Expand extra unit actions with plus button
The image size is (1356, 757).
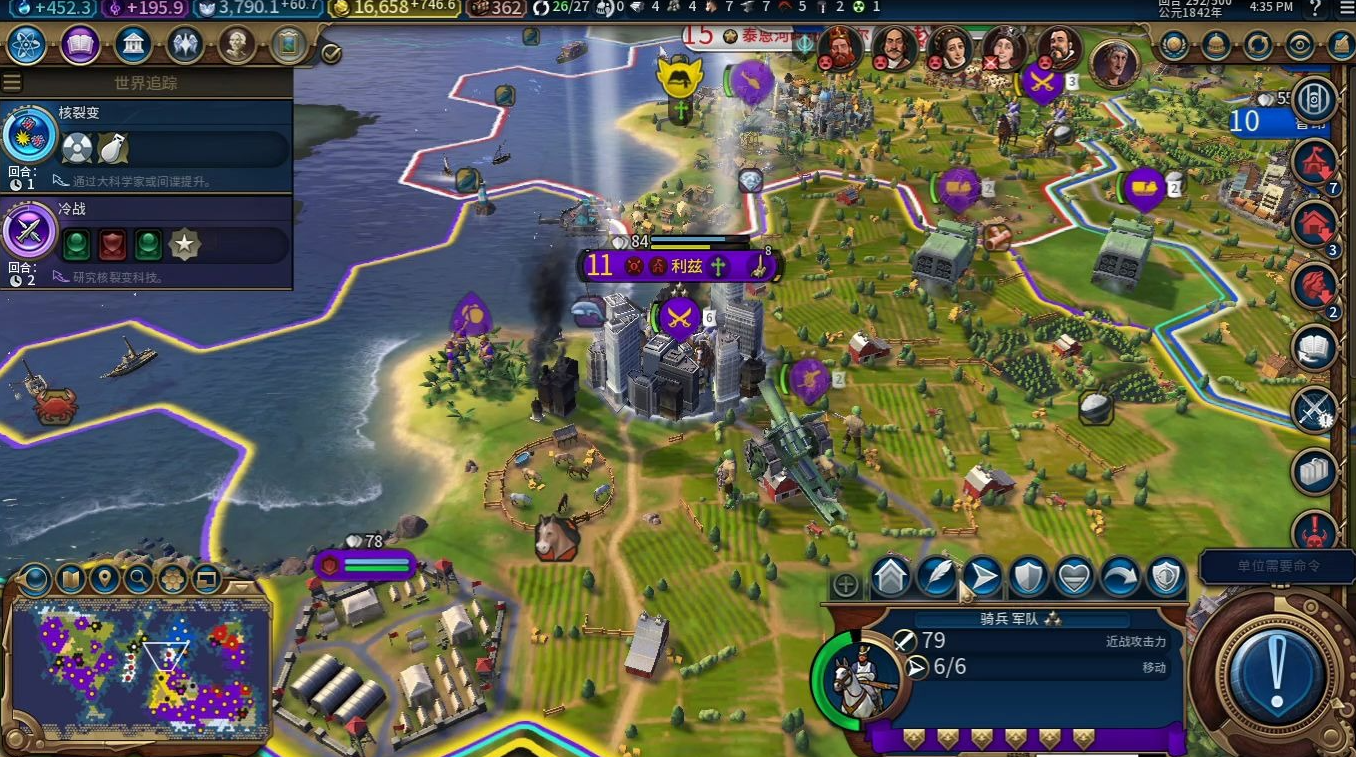click(846, 585)
